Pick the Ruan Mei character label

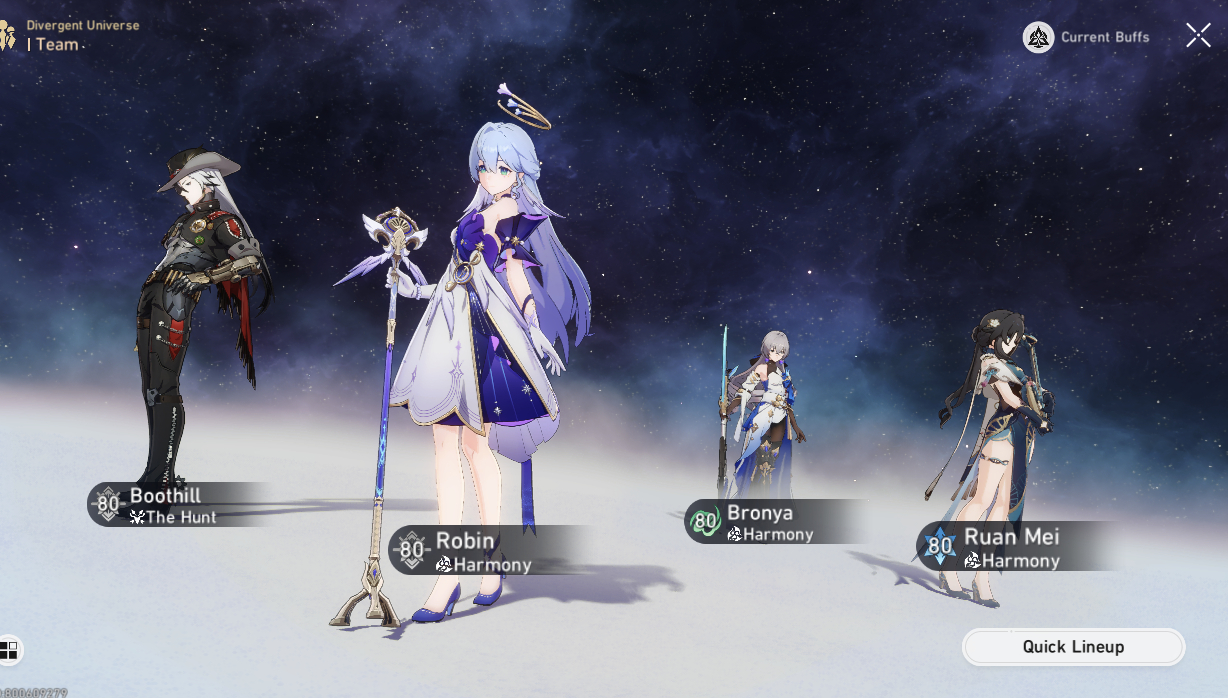click(x=1005, y=547)
